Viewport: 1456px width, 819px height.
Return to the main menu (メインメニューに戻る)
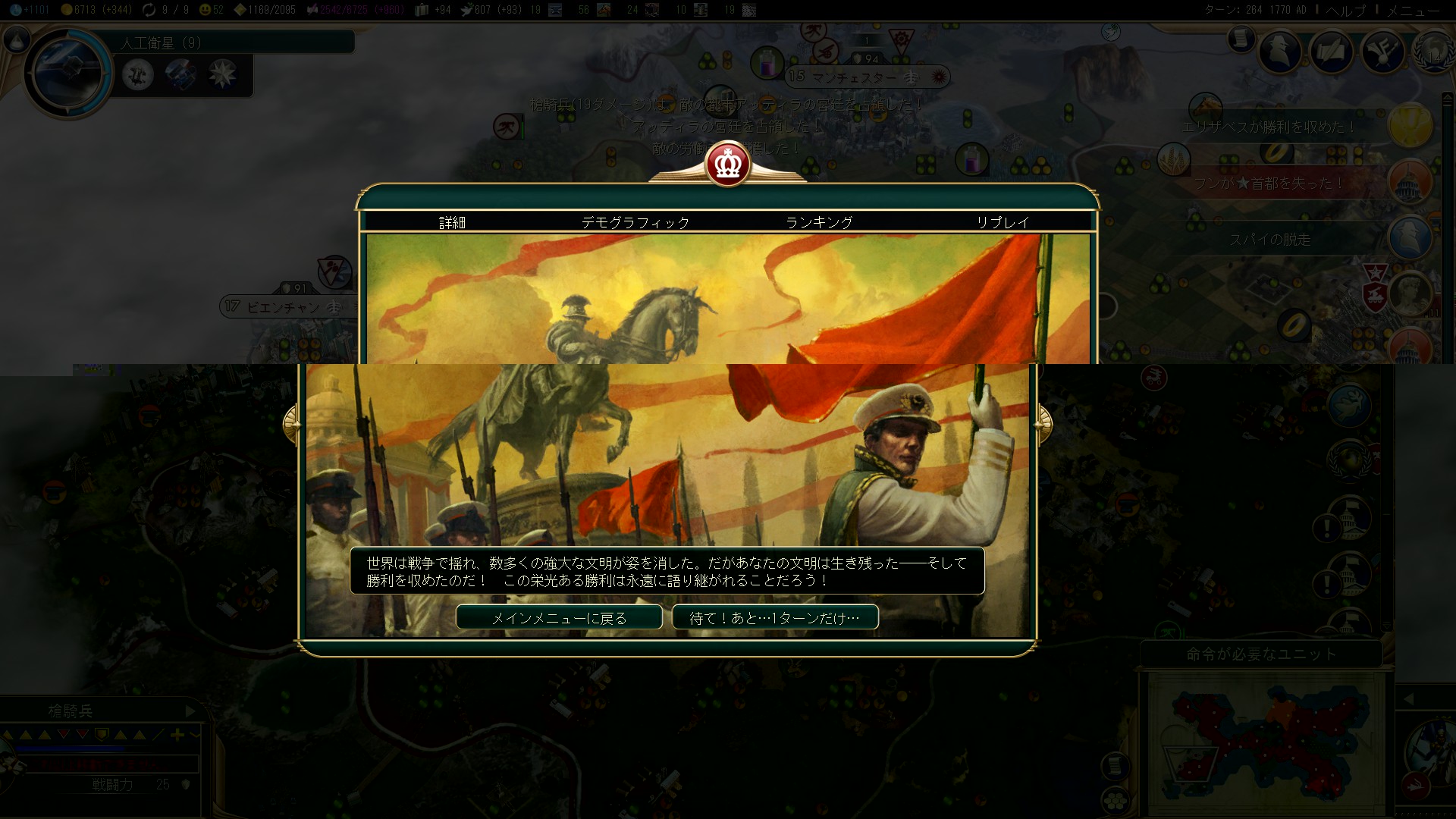559,617
